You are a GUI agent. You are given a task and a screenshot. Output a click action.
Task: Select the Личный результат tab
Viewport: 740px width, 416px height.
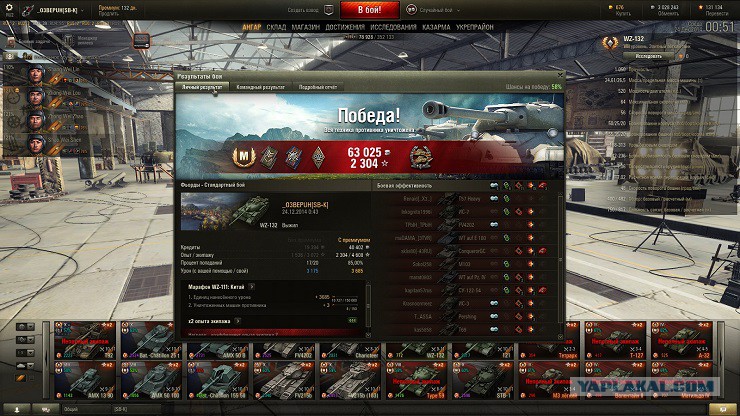[202, 87]
